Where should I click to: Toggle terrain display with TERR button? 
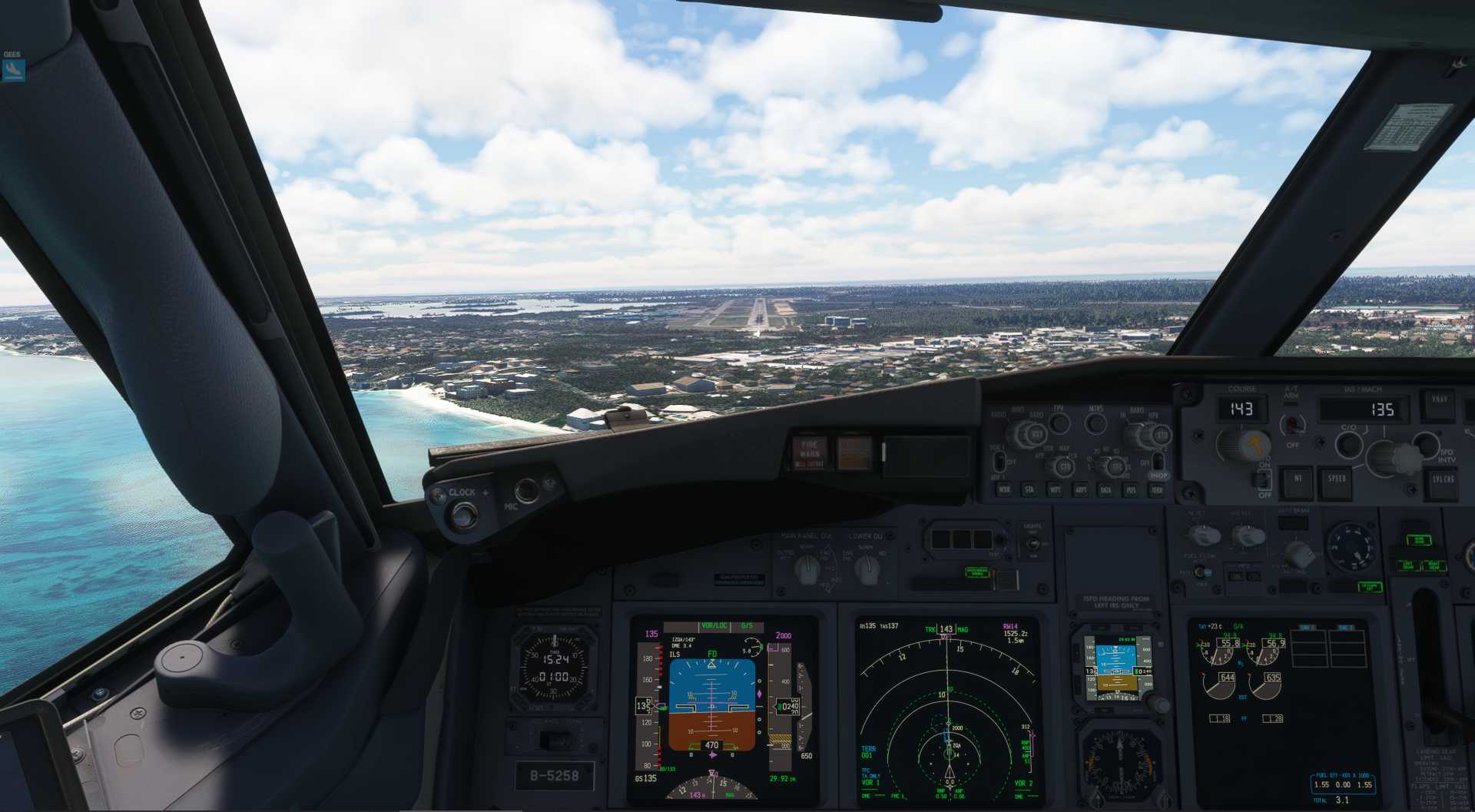pos(1156,489)
